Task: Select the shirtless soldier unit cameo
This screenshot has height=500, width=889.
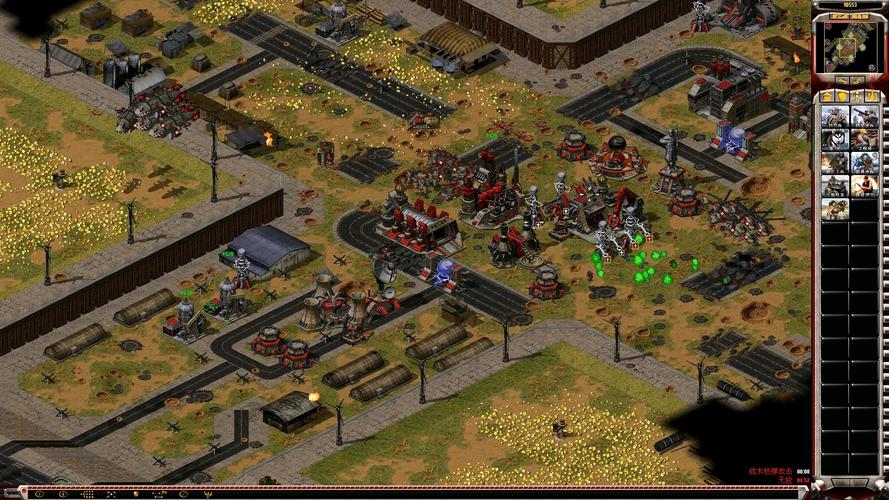Action: 865,186
